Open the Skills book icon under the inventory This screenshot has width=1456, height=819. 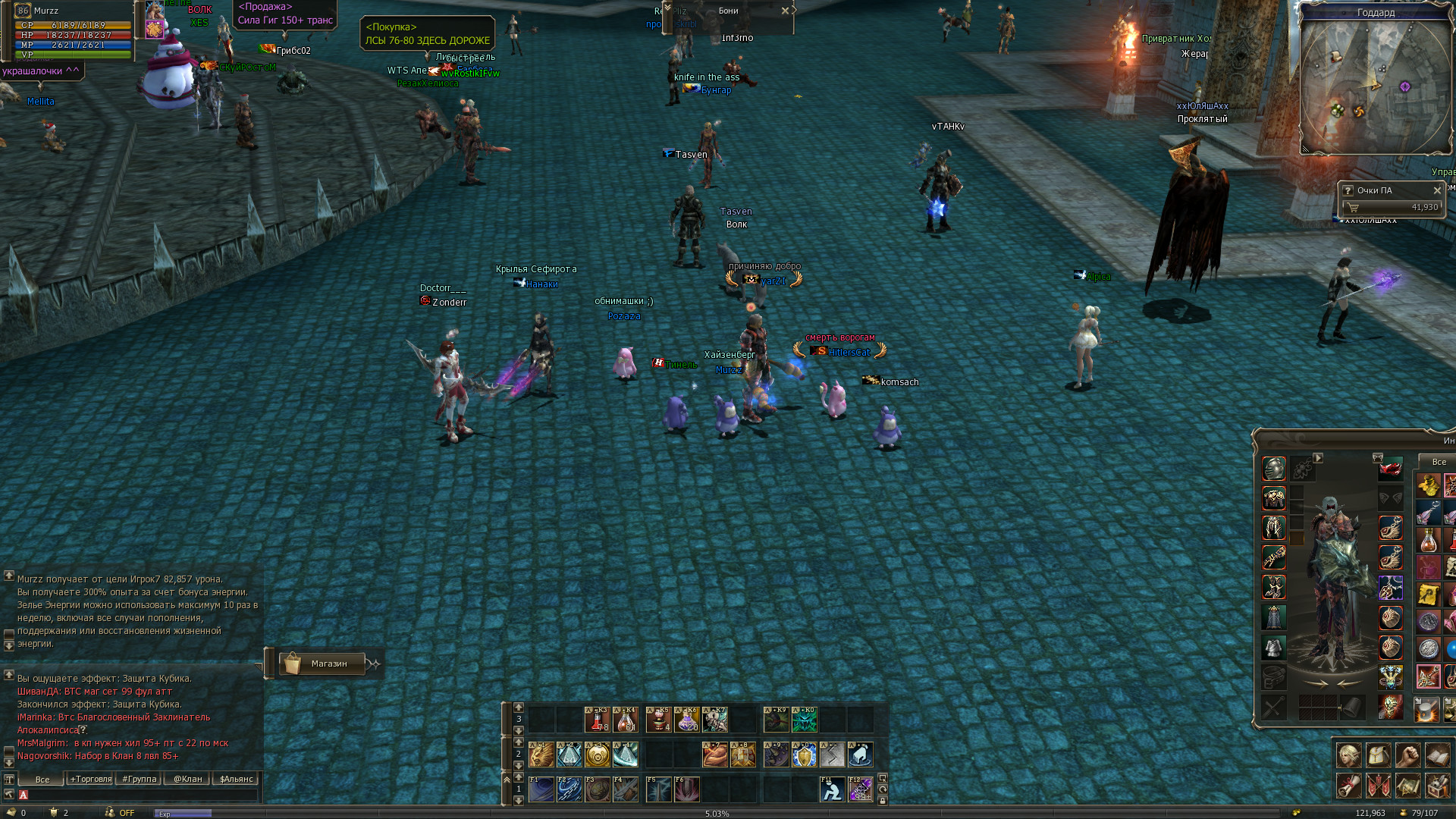[x=1436, y=756]
